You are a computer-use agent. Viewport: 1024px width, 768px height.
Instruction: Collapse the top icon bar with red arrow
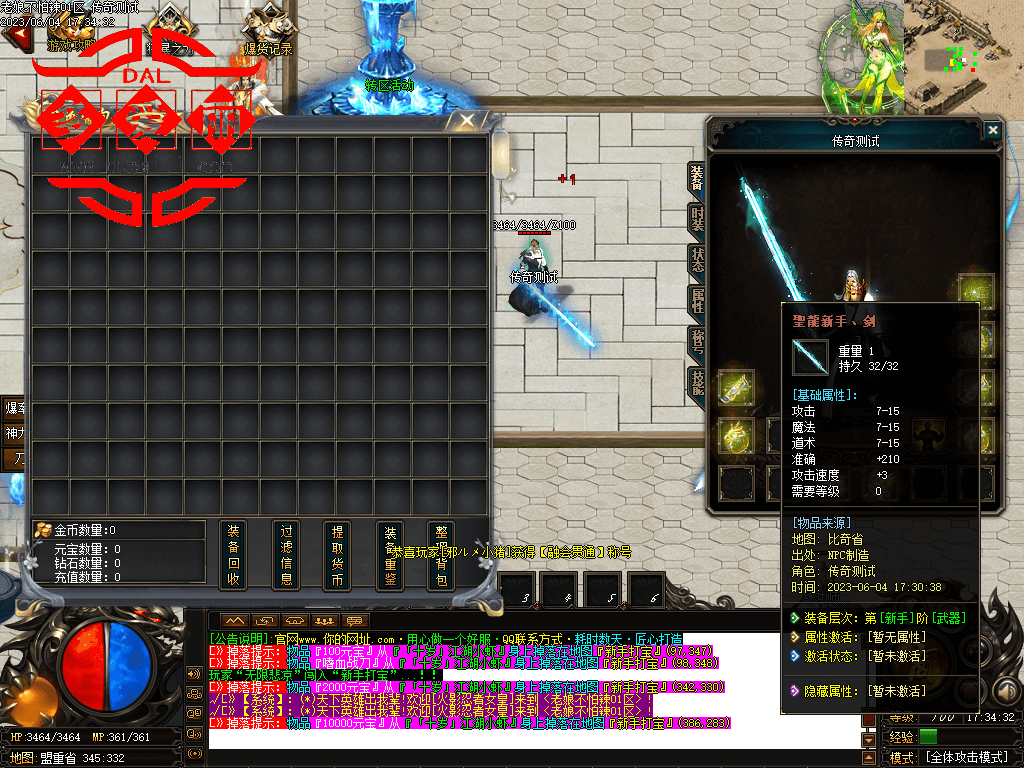pos(15,37)
